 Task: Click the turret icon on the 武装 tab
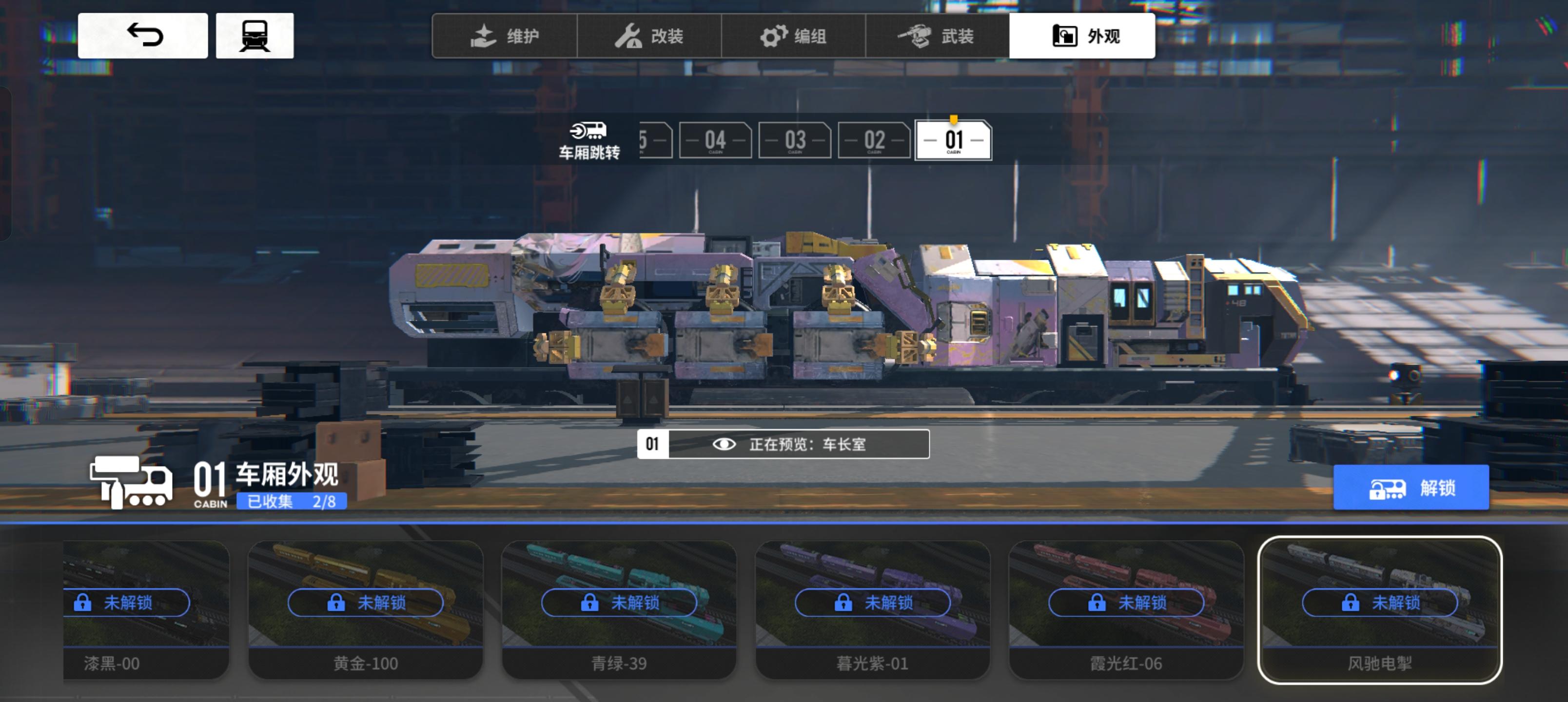(x=917, y=35)
